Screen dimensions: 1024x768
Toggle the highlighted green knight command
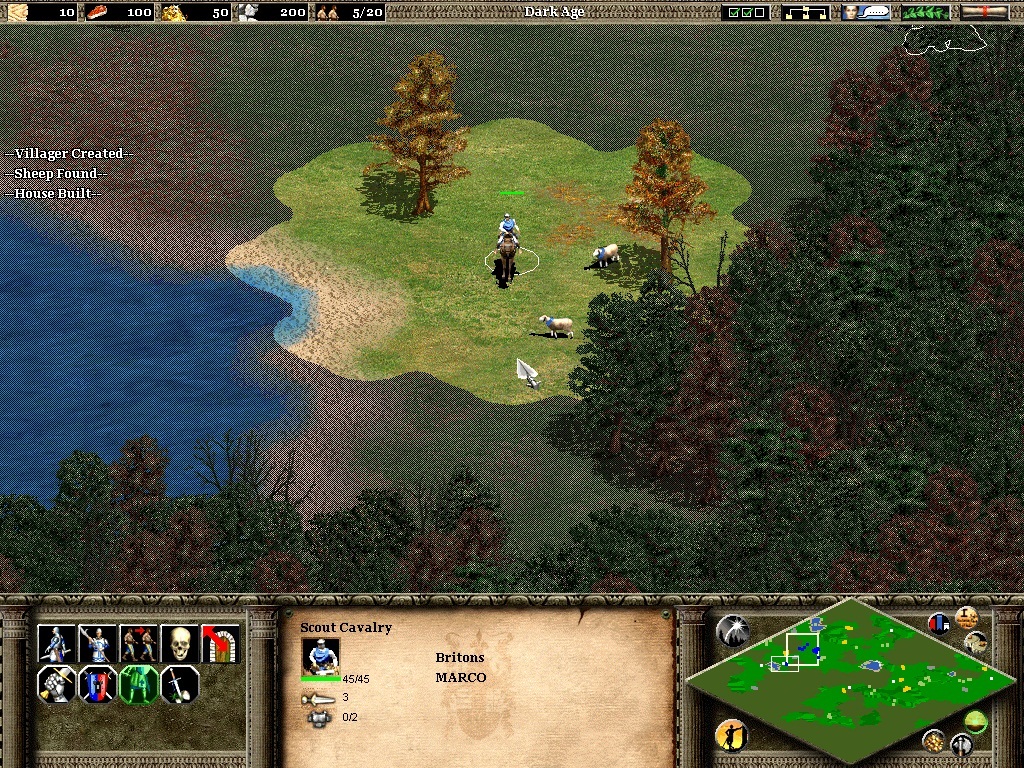click(x=138, y=685)
